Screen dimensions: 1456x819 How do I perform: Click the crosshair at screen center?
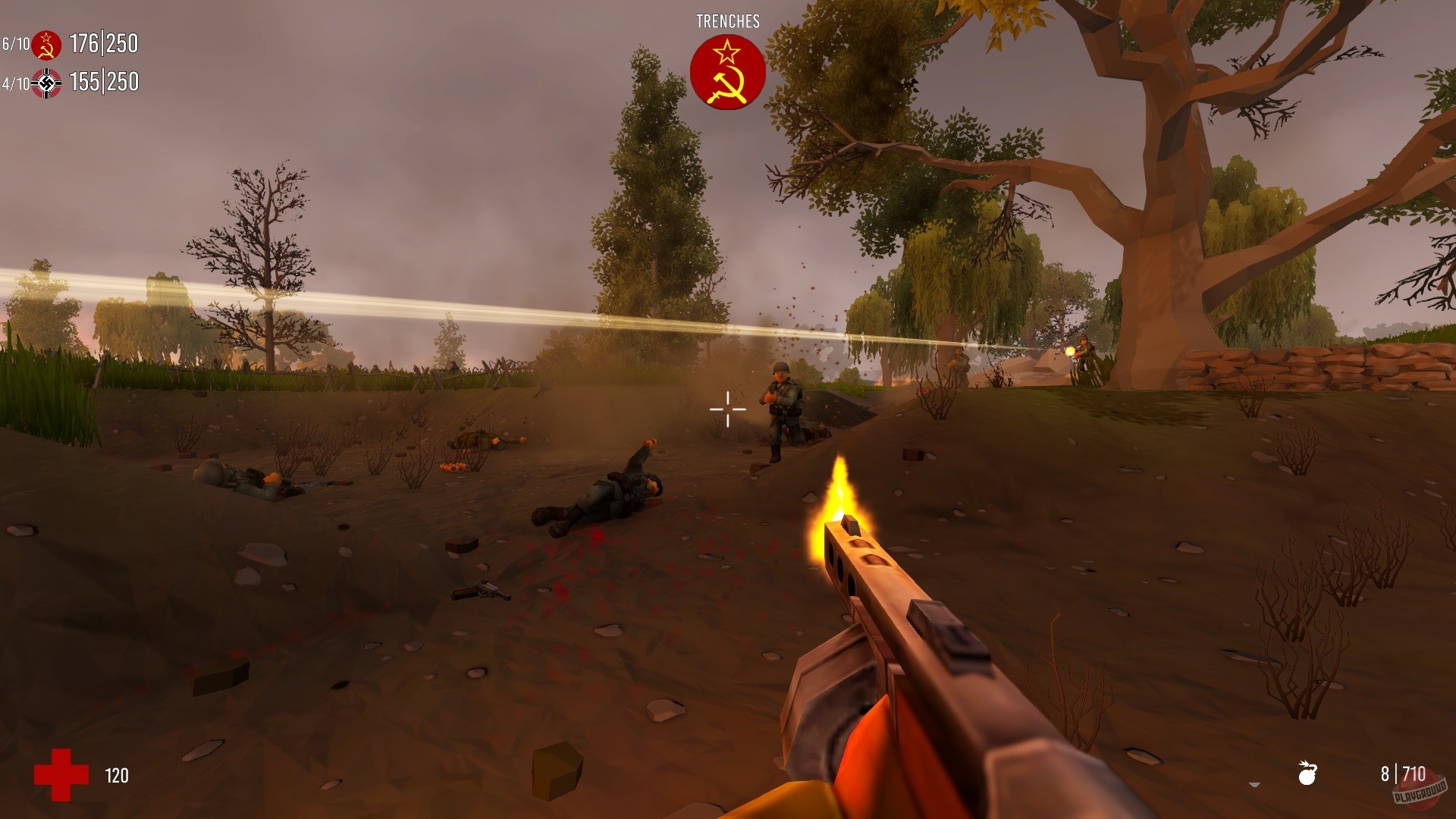point(727,409)
